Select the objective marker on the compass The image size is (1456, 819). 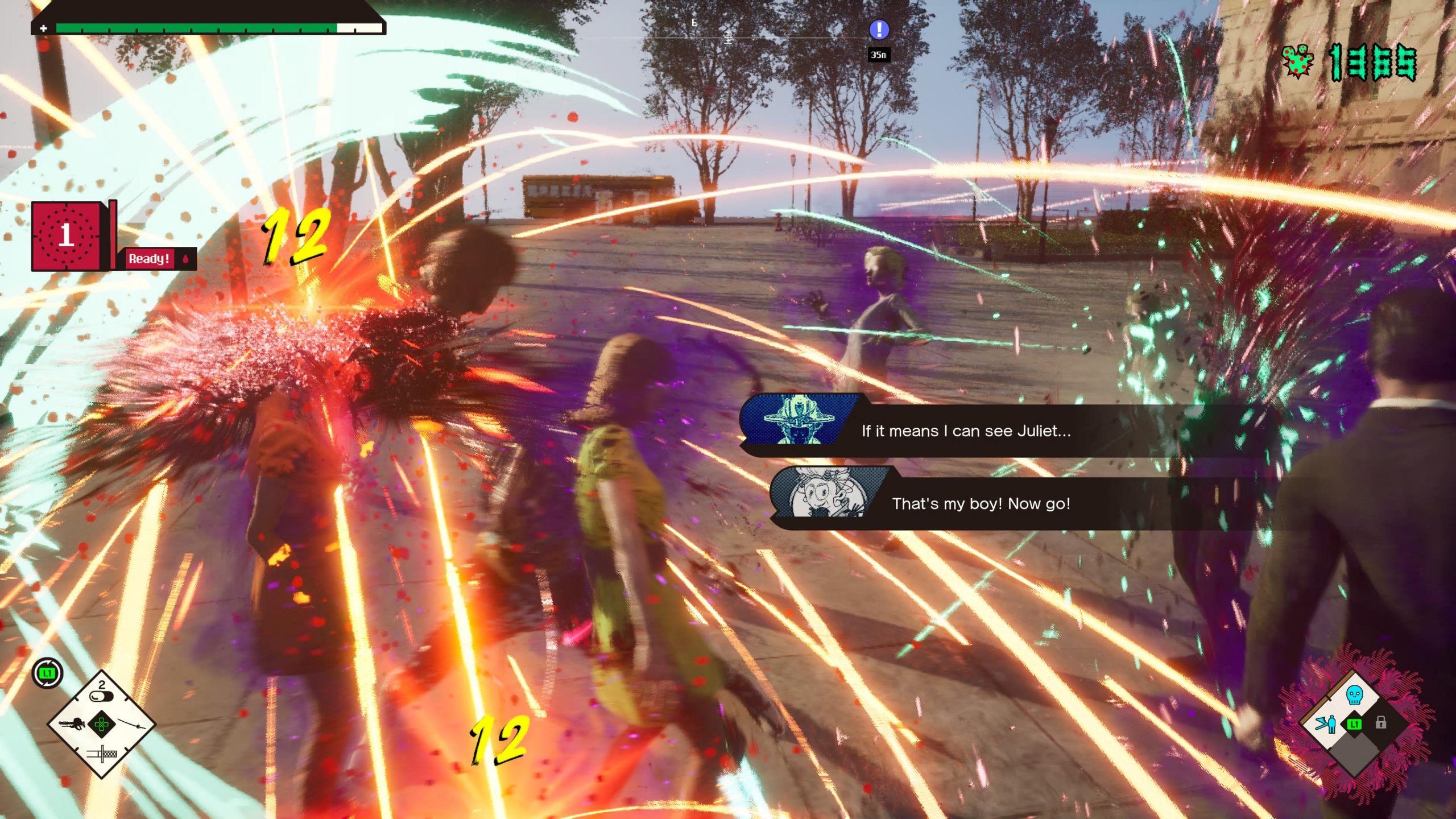coord(879,30)
